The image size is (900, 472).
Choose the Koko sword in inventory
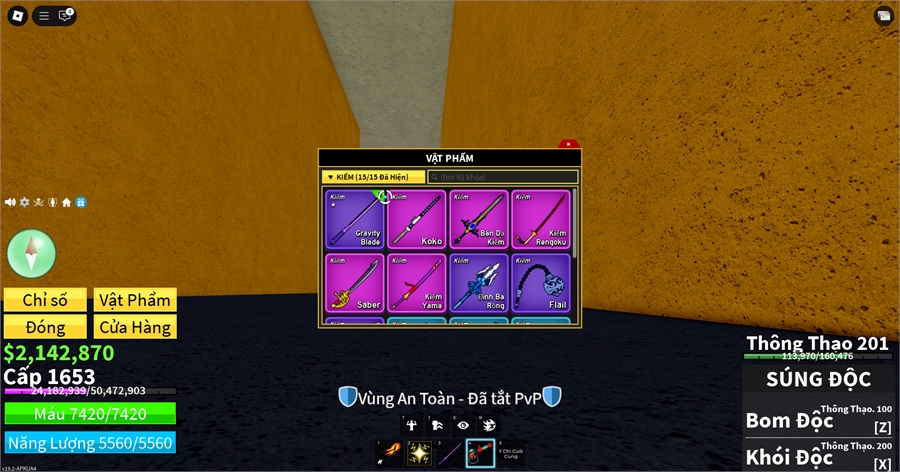417,219
